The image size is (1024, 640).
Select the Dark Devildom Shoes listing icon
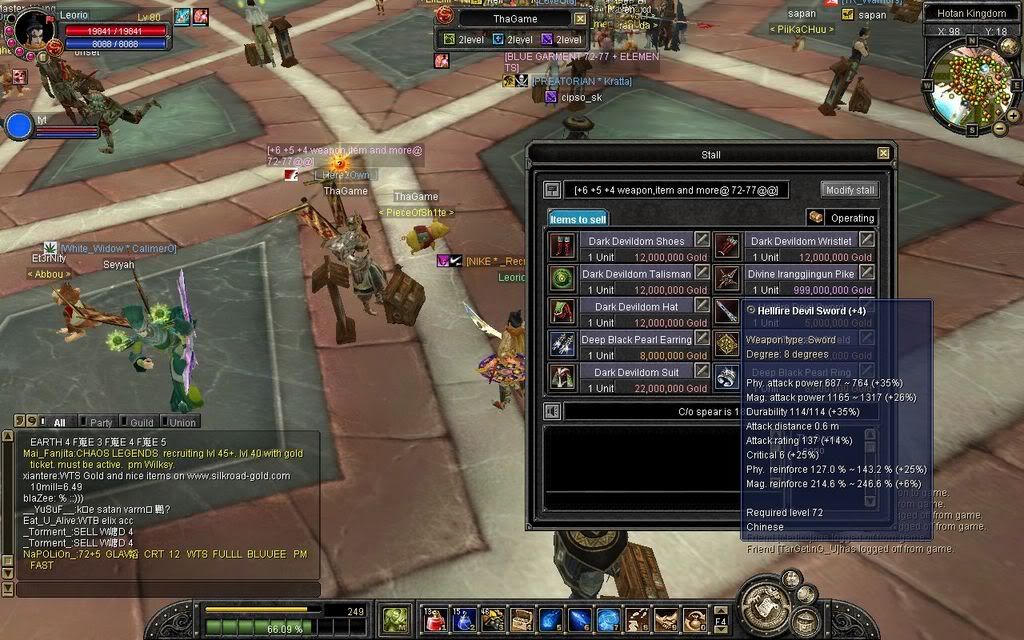[563, 246]
